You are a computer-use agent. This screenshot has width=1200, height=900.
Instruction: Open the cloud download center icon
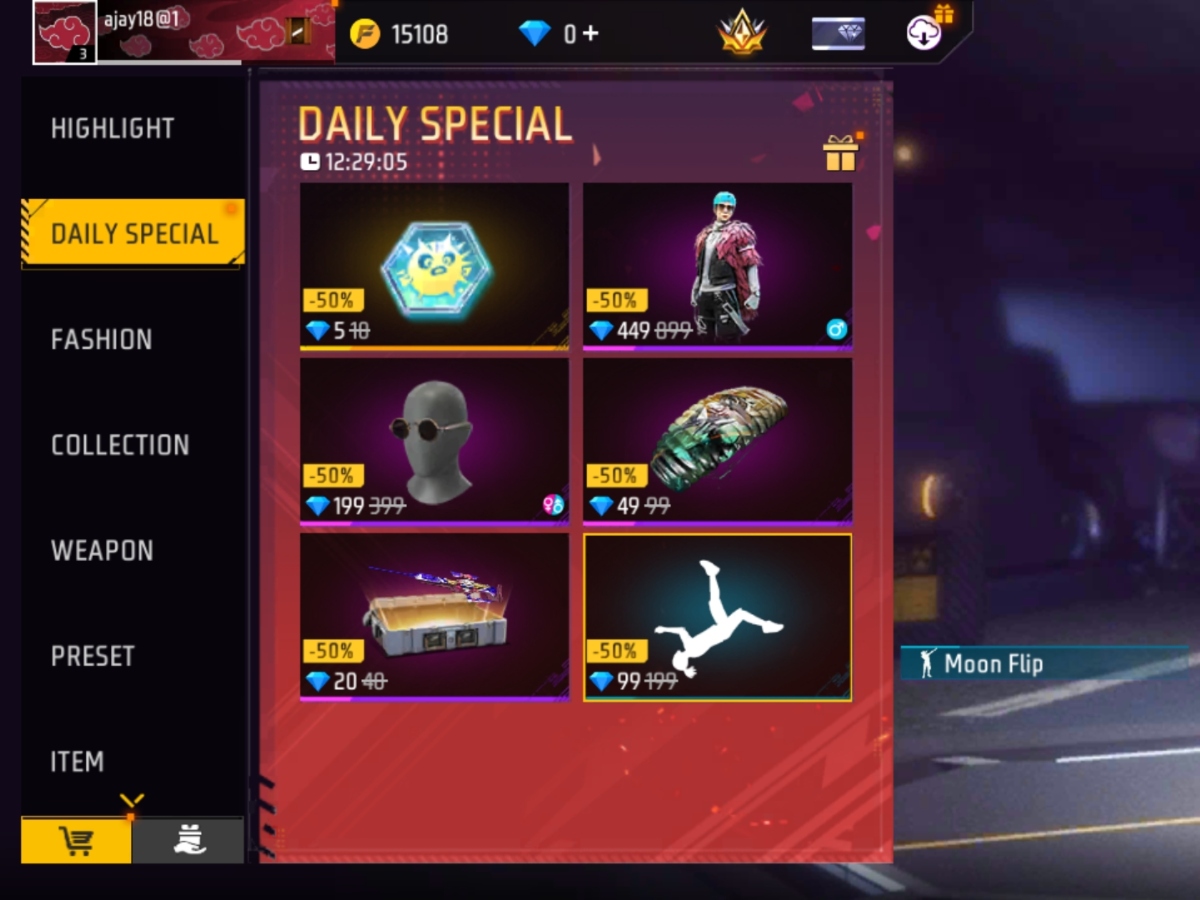click(927, 31)
